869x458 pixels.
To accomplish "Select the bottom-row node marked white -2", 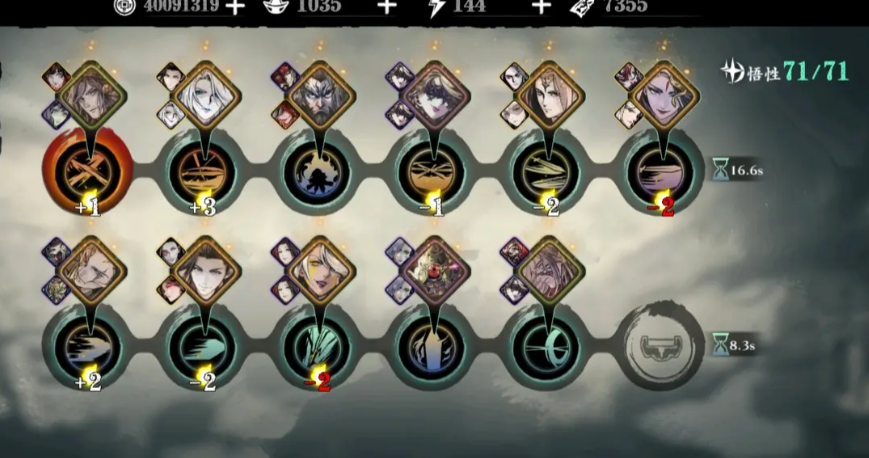I will pos(201,345).
